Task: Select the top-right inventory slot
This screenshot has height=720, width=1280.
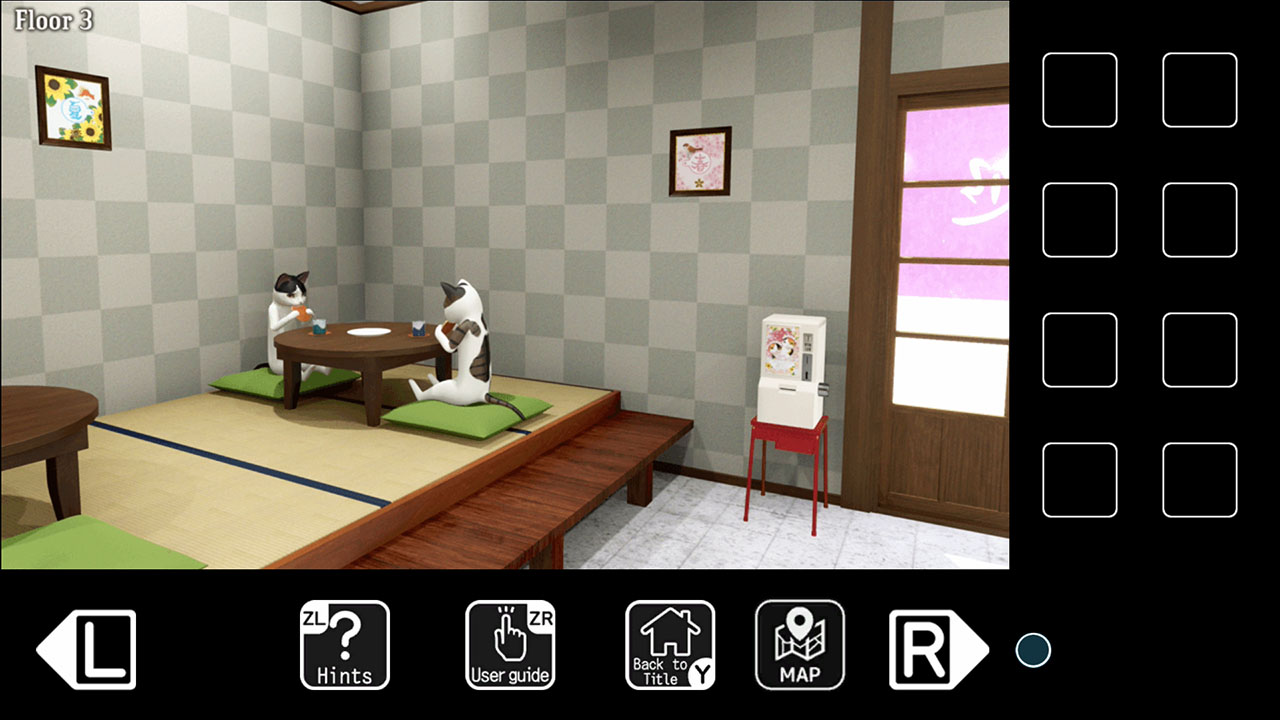Action: [1199, 90]
